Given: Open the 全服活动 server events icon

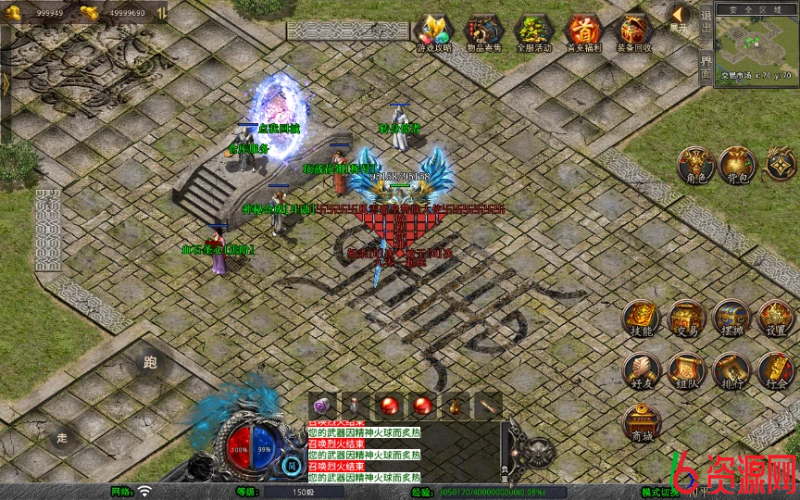Looking at the screenshot, I should [x=534, y=31].
